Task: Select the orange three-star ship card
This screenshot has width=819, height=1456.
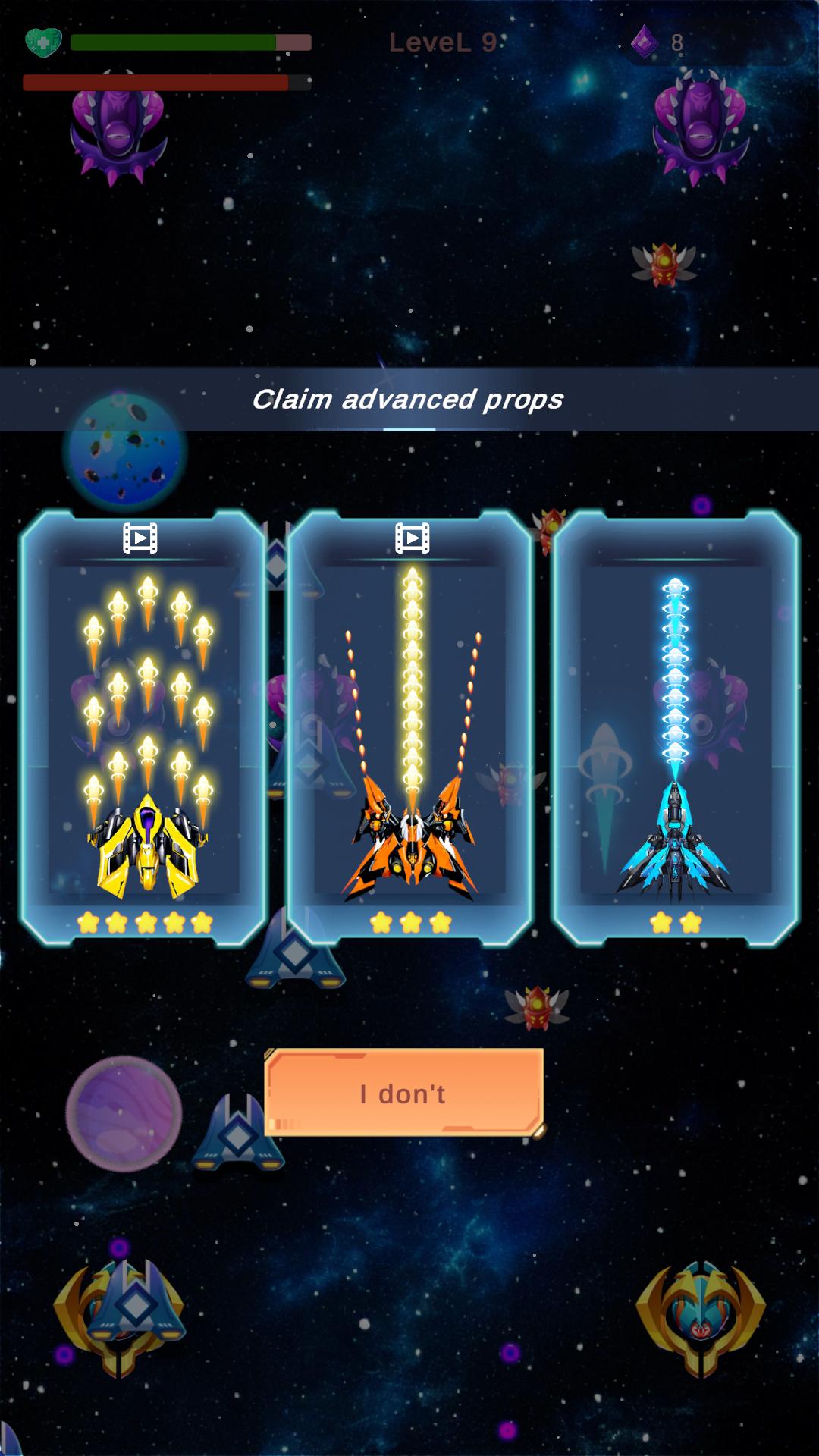Action: click(410, 728)
